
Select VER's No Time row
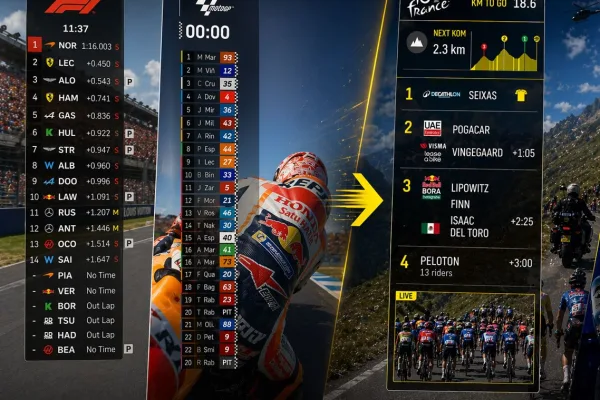click(x=75, y=290)
